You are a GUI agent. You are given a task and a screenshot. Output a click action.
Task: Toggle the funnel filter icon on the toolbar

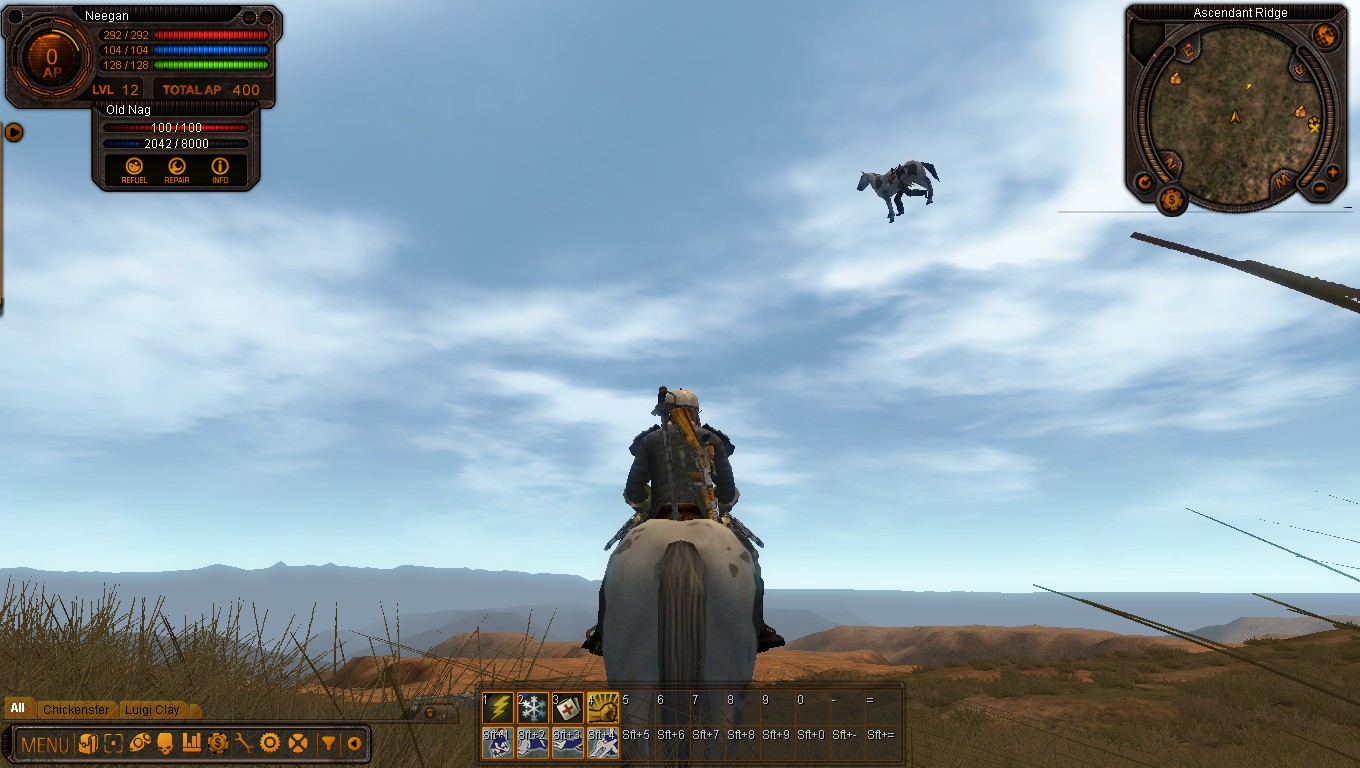(x=330, y=742)
